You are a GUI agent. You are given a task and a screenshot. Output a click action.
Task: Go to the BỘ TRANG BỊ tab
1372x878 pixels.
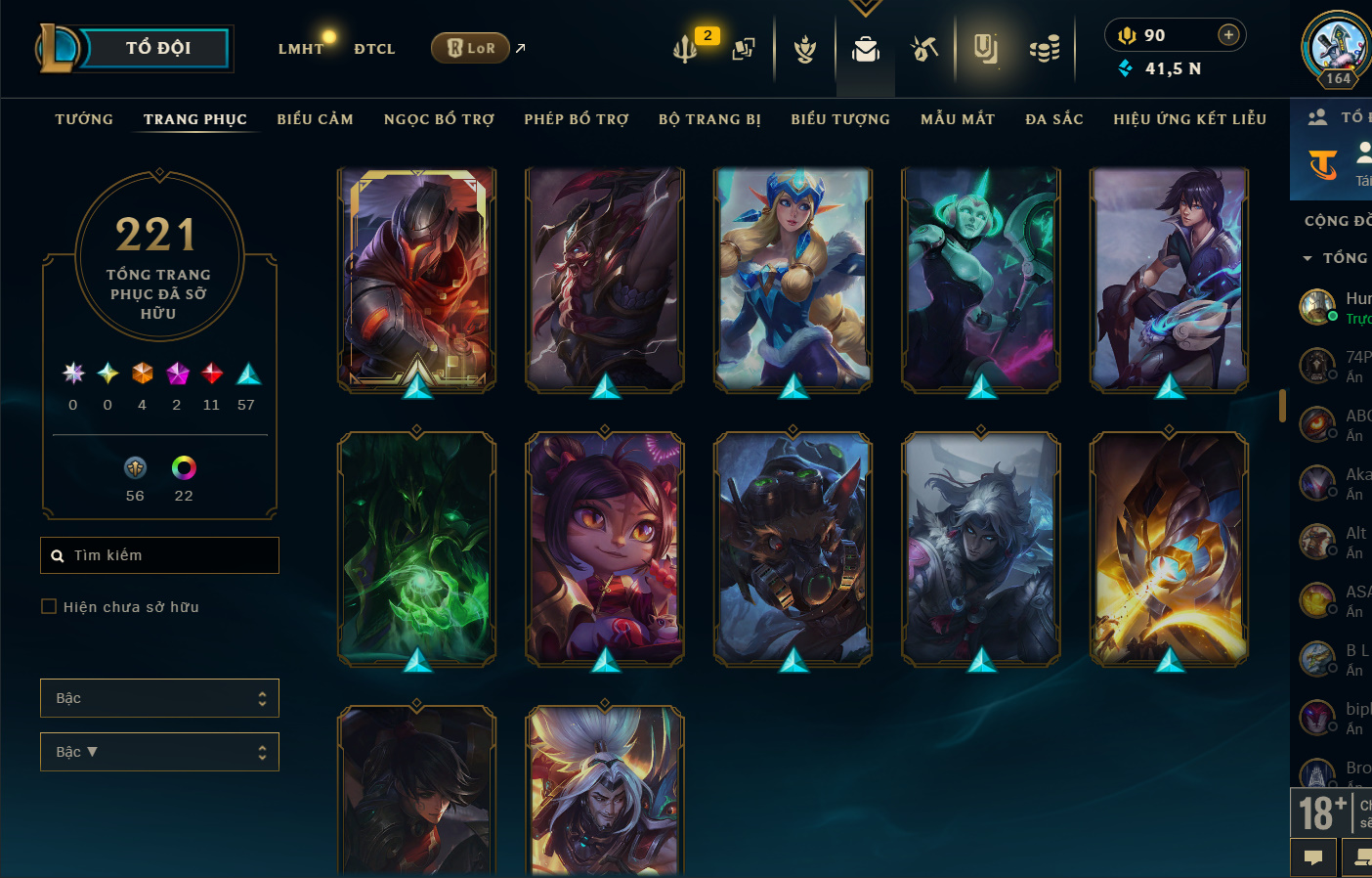tap(709, 119)
